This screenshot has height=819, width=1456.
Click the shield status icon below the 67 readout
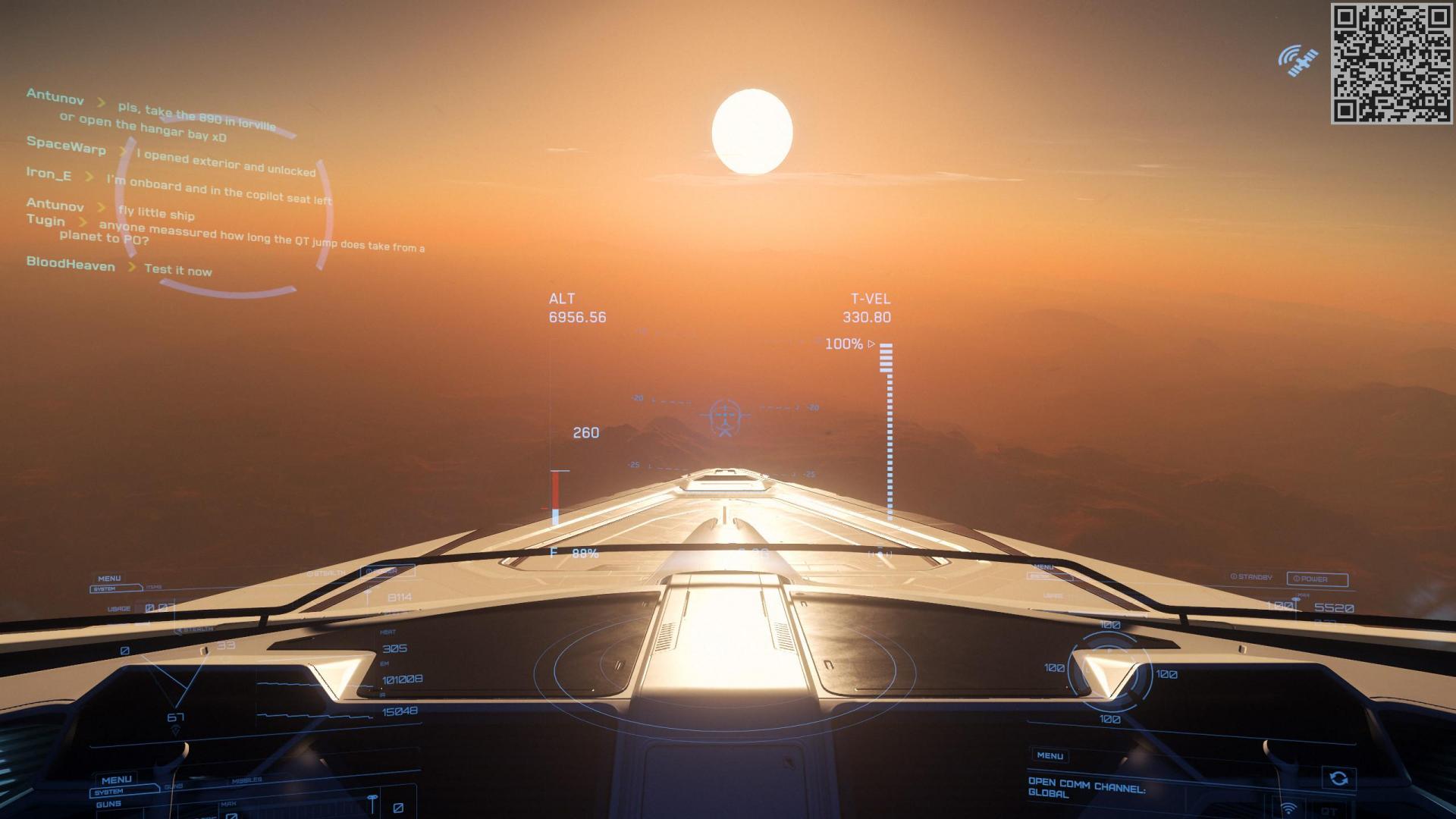point(177,730)
